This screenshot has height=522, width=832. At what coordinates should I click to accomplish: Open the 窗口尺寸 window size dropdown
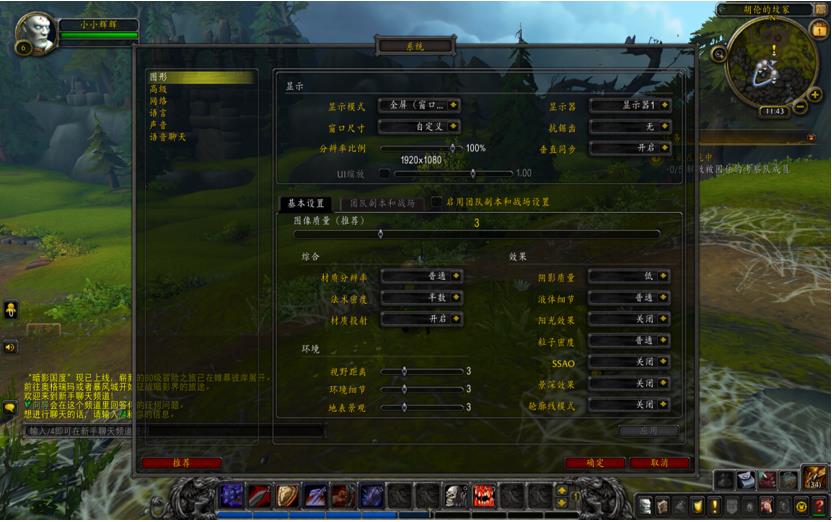pos(421,127)
